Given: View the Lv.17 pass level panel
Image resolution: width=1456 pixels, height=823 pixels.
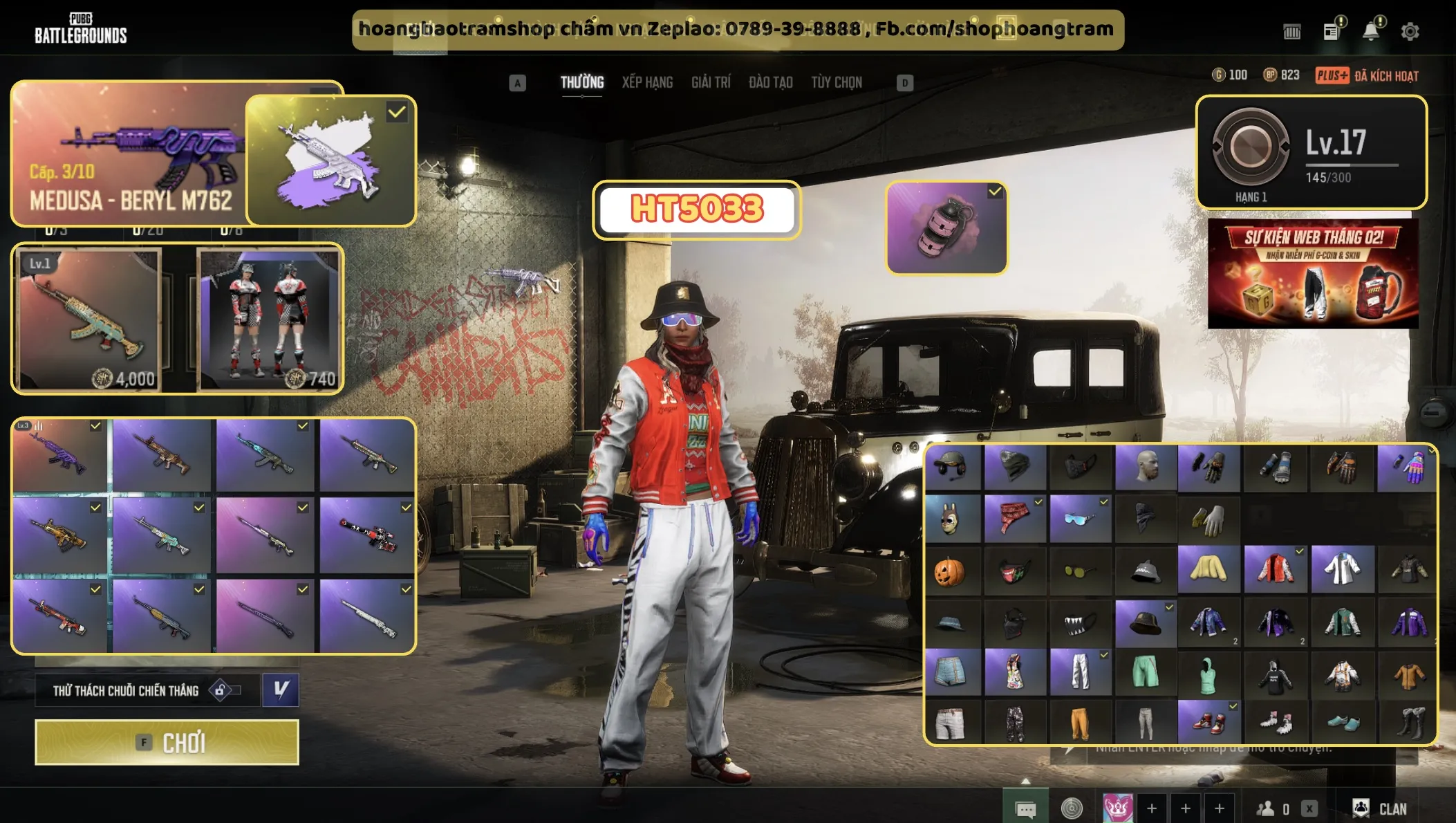Looking at the screenshot, I should pos(1312,152).
